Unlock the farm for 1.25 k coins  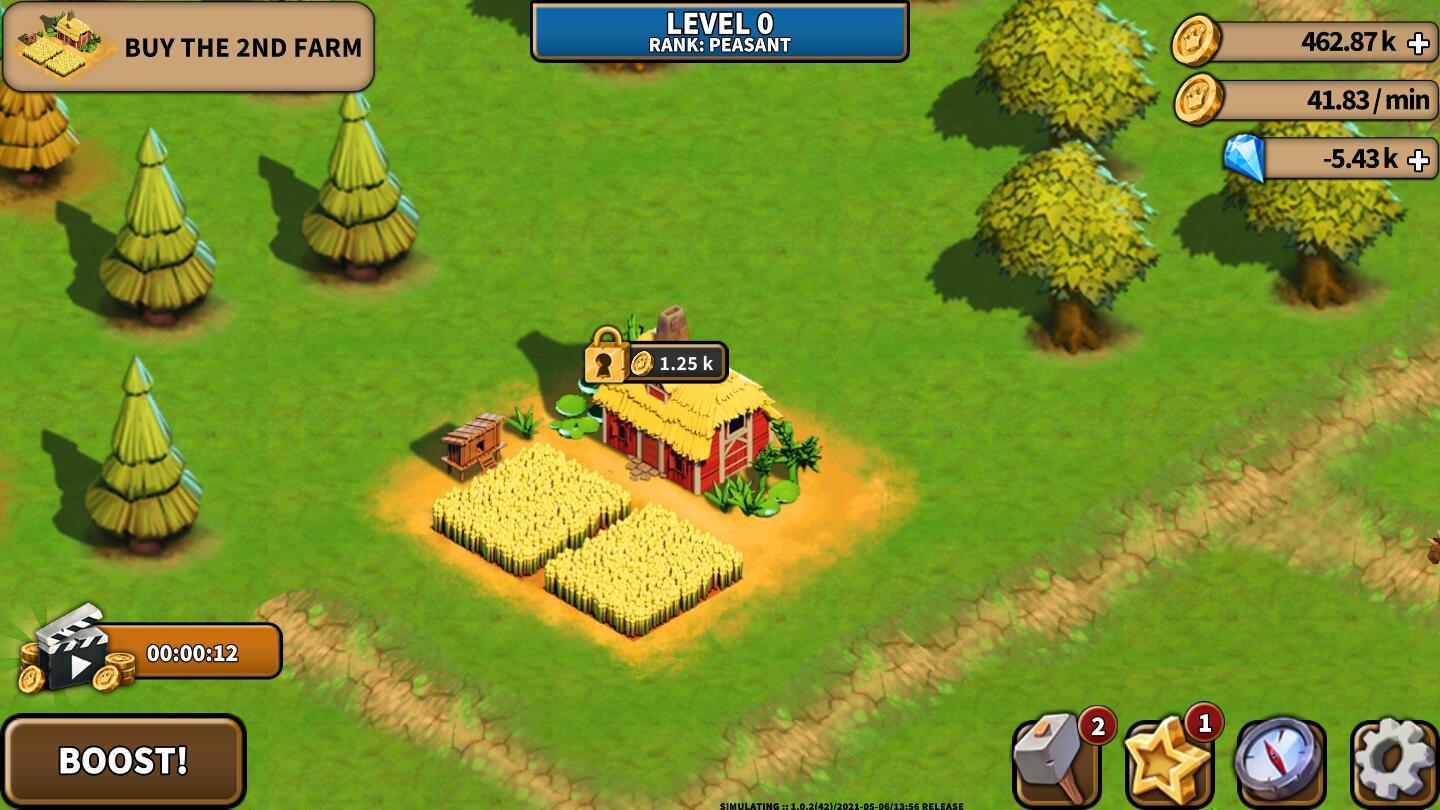657,363
